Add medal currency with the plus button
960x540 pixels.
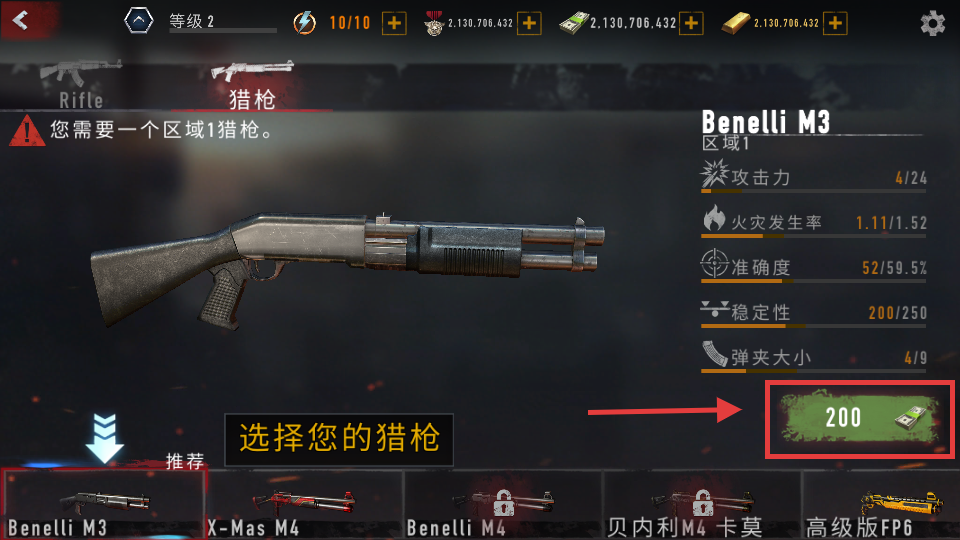529,23
